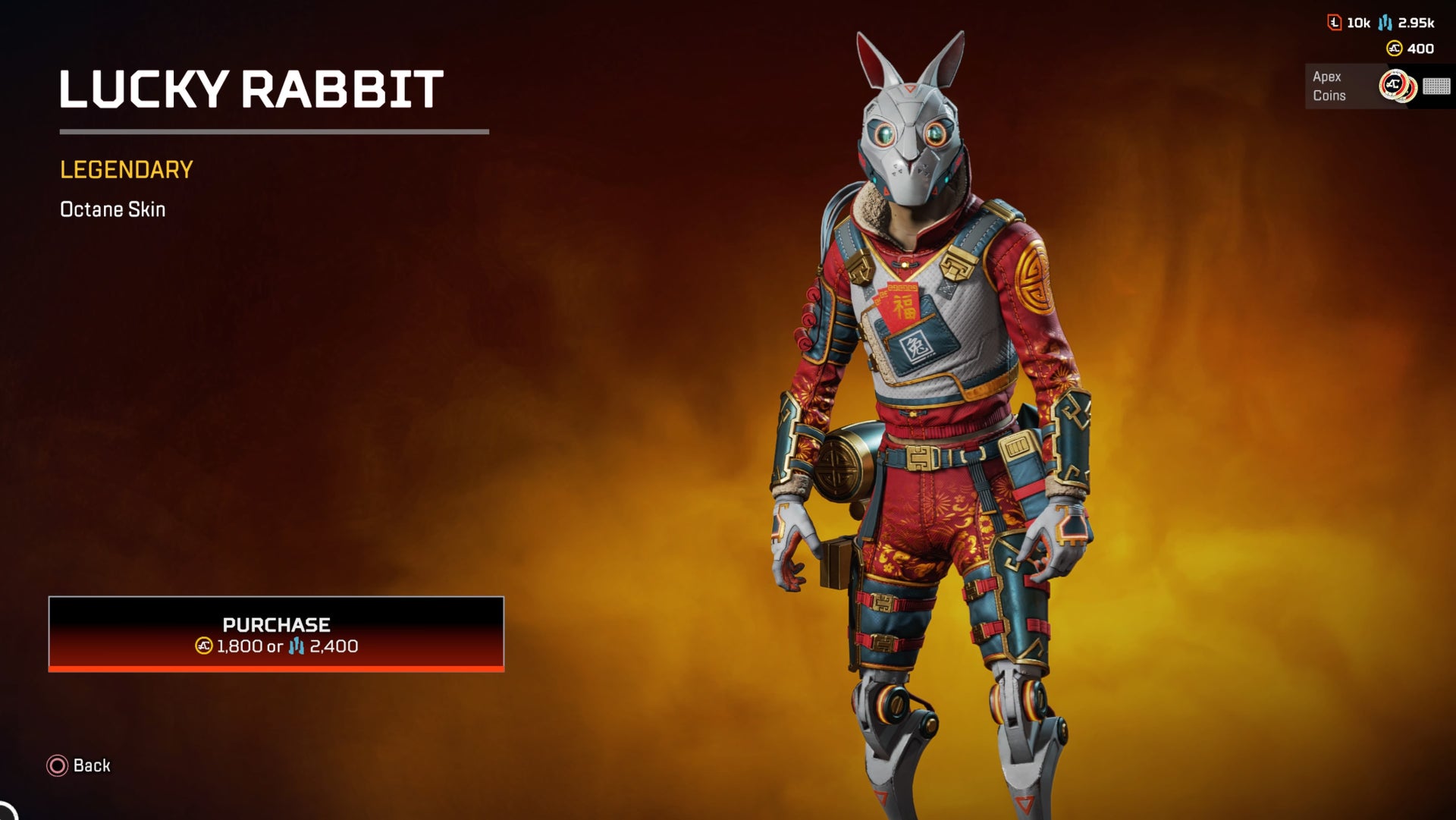Image resolution: width=1456 pixels, height=820 pixels.
Task: Click the orange bar under the Purchase button
Action: click(x=277, y=668)
